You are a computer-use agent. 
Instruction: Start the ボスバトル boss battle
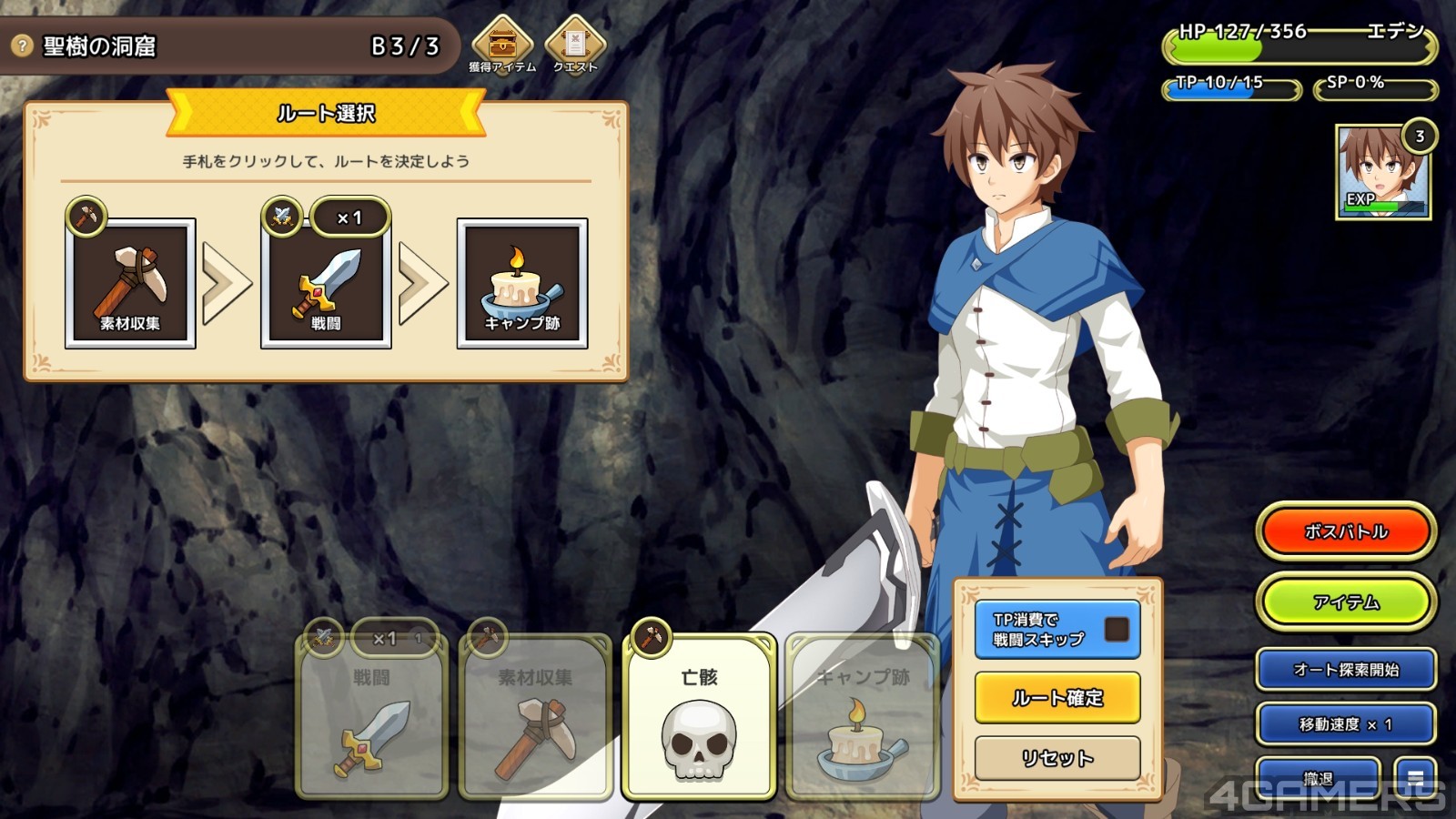[x=1346, y=531]
